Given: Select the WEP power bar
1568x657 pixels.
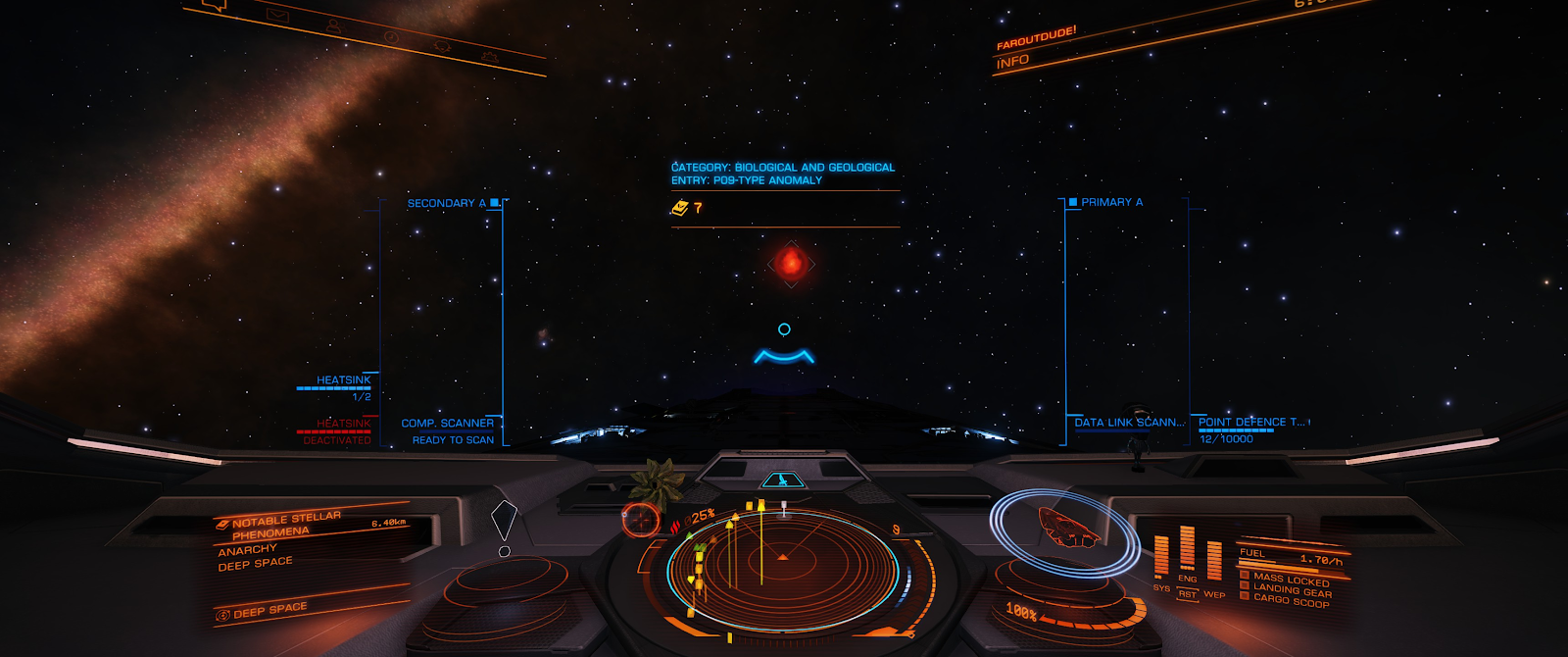Looking at the screenshot, I should click(1214, 561).
